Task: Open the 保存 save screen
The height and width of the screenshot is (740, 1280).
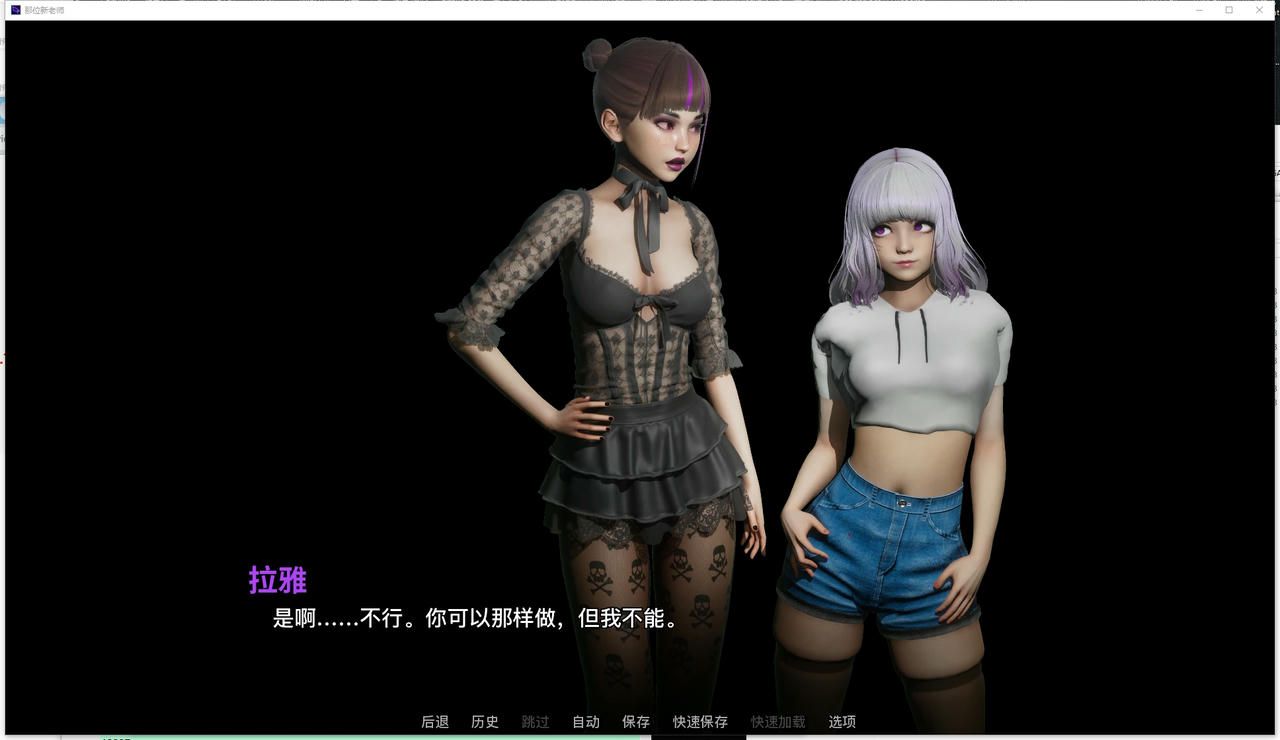Action: 636,721
